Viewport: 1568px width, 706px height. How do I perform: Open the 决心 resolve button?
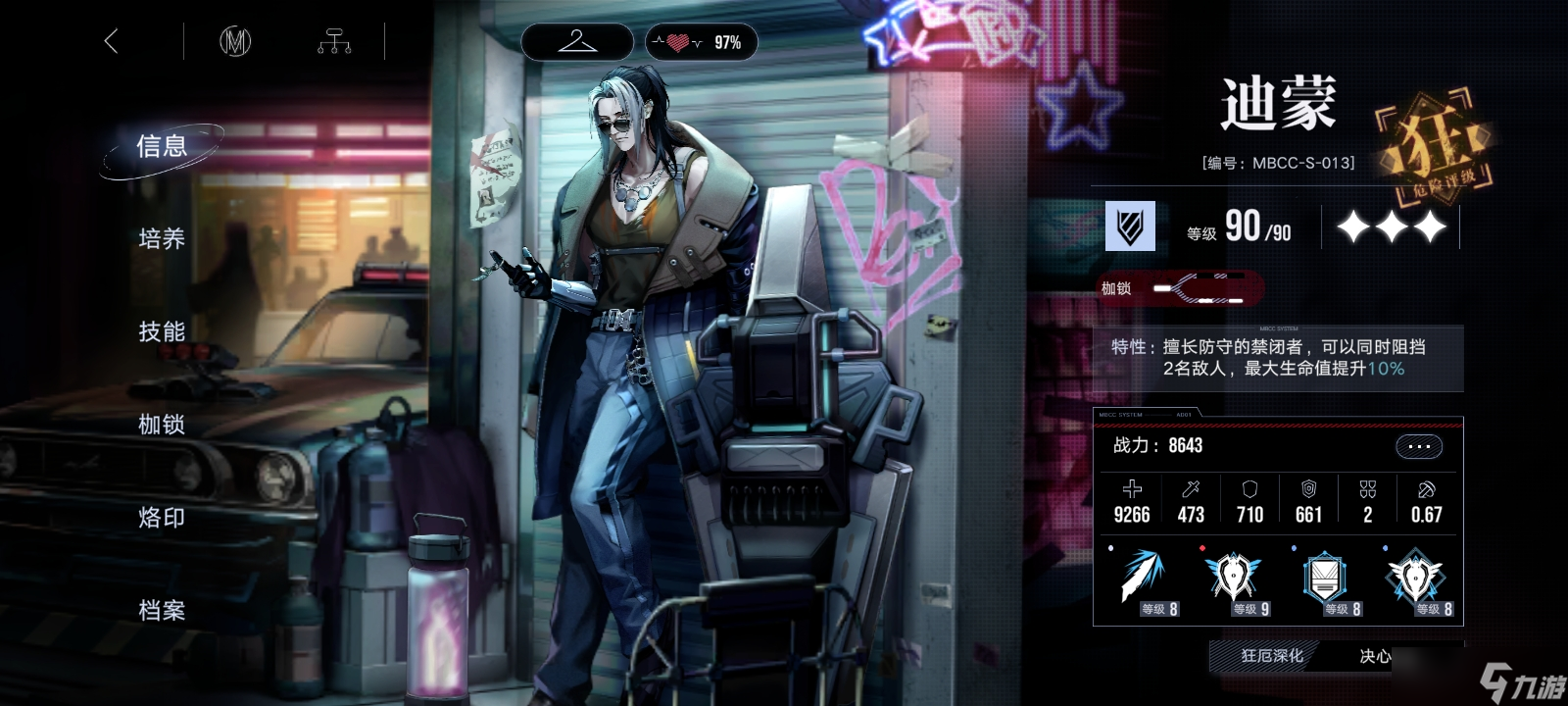point(1375,656)
